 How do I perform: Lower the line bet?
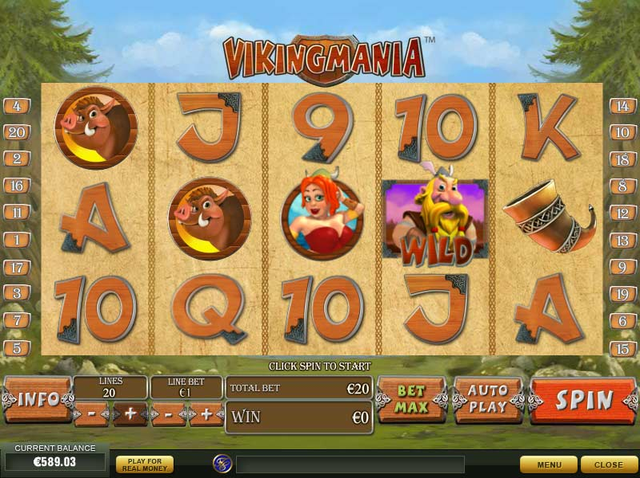[x=167, y=413]
